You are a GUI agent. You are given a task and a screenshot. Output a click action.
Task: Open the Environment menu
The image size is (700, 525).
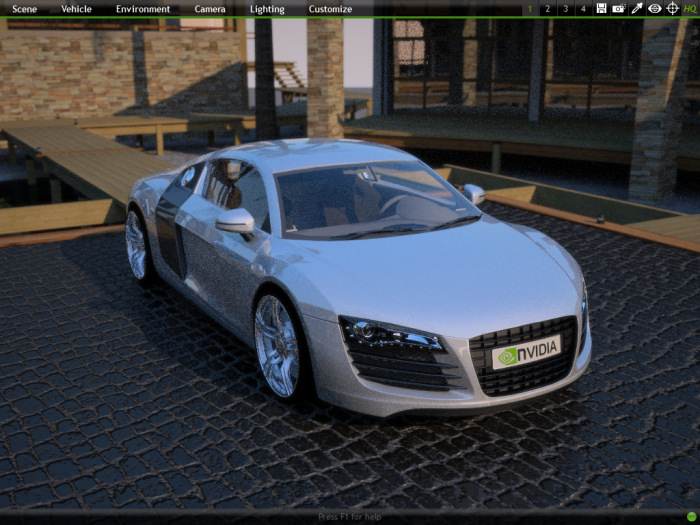tap(143, 9)
